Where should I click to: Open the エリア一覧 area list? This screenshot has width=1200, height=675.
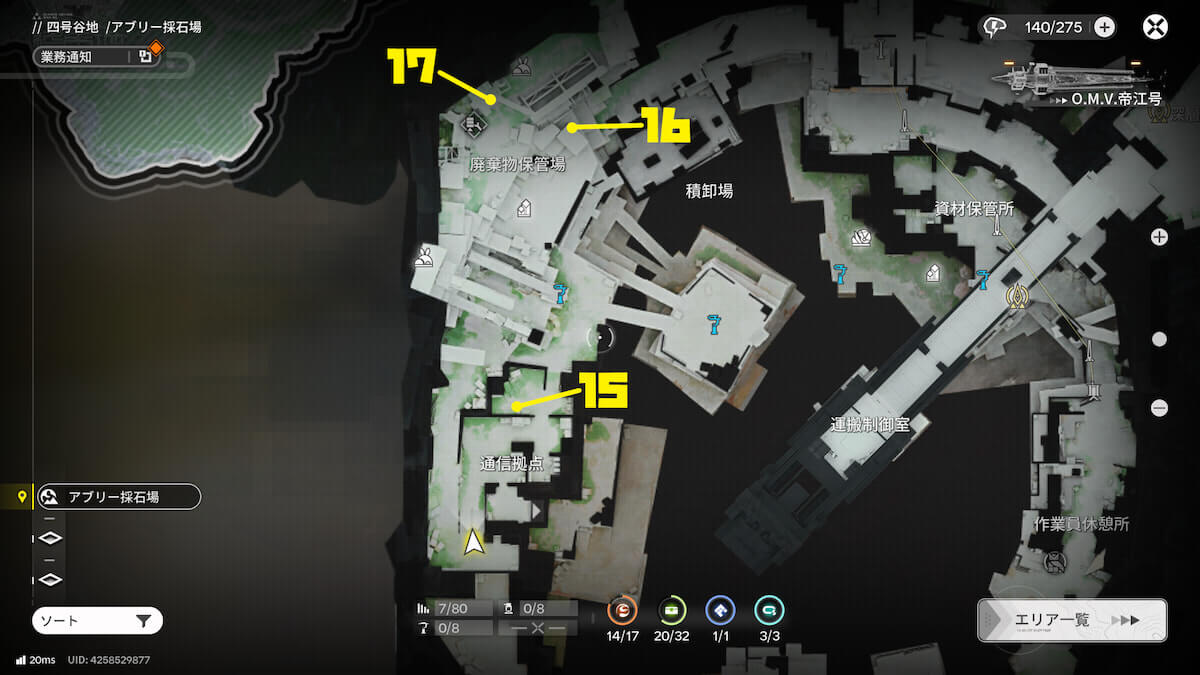(1072, 620)
